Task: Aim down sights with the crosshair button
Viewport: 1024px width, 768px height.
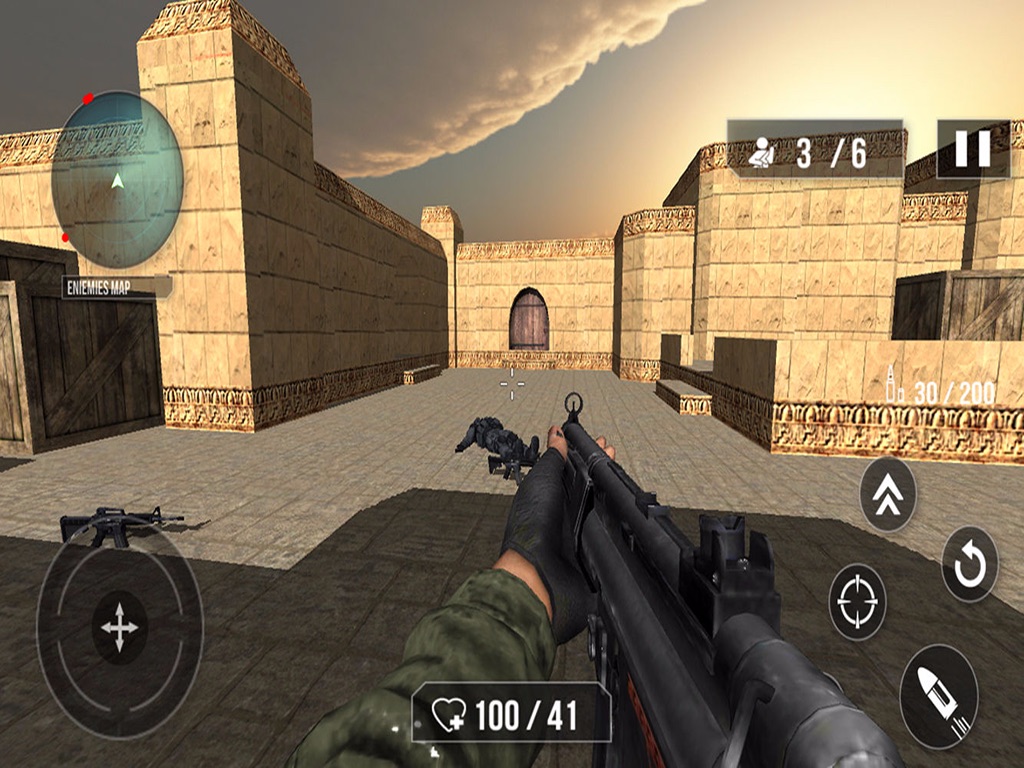Action: [x=857, y=602]
